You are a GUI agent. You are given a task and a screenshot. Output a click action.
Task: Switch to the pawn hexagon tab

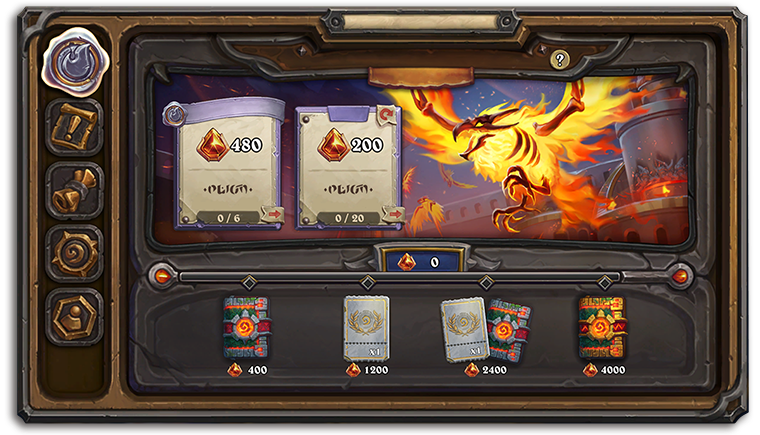(74, 316)
